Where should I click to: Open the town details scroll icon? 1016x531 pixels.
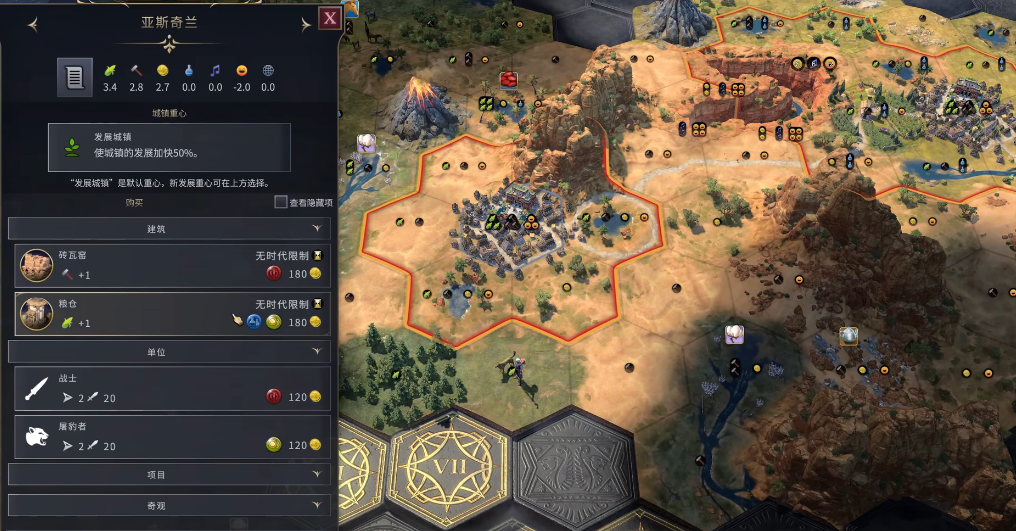click(x=73, y=77)
